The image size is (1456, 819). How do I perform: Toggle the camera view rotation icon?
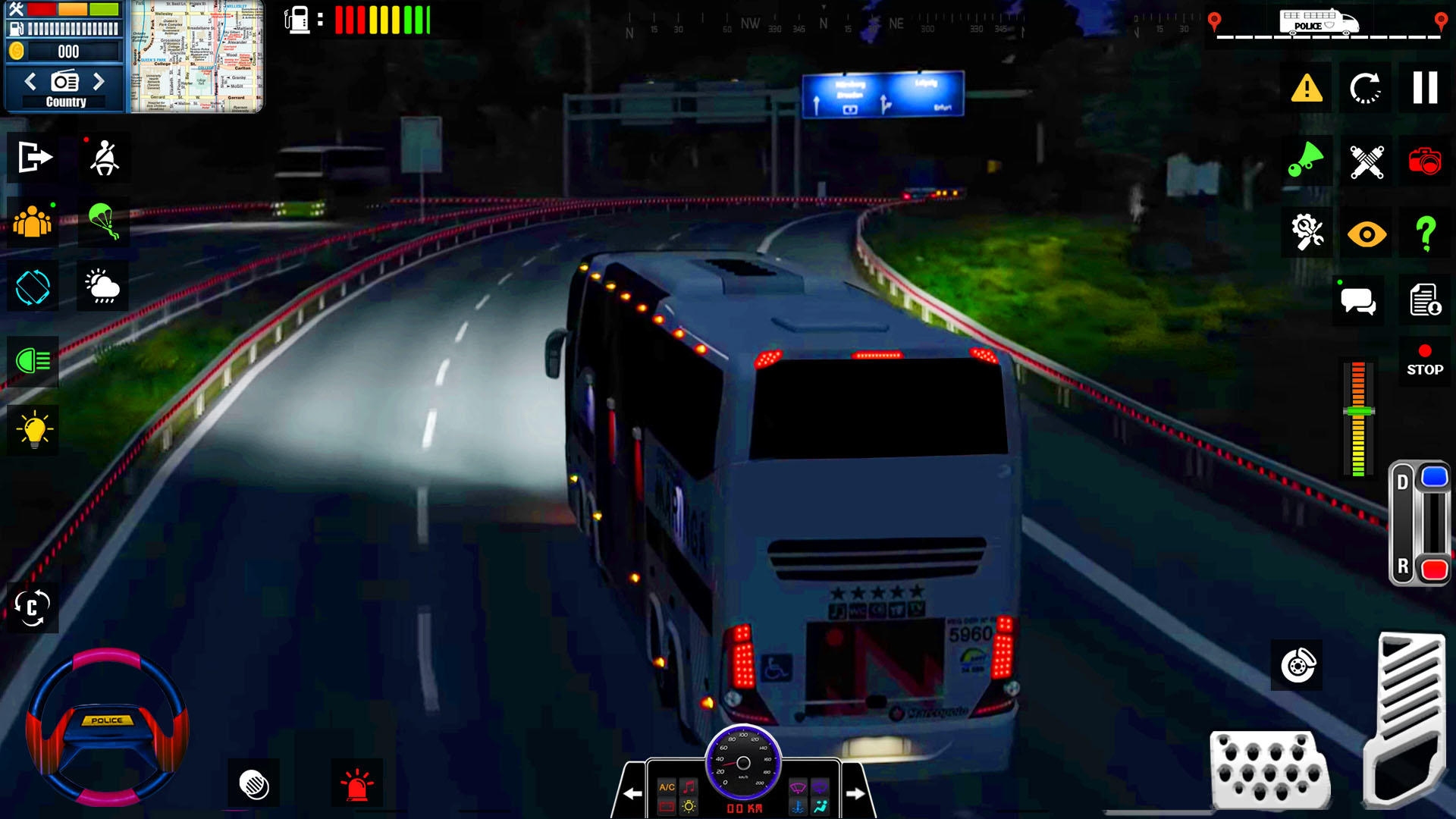click(x=31, y=286)
